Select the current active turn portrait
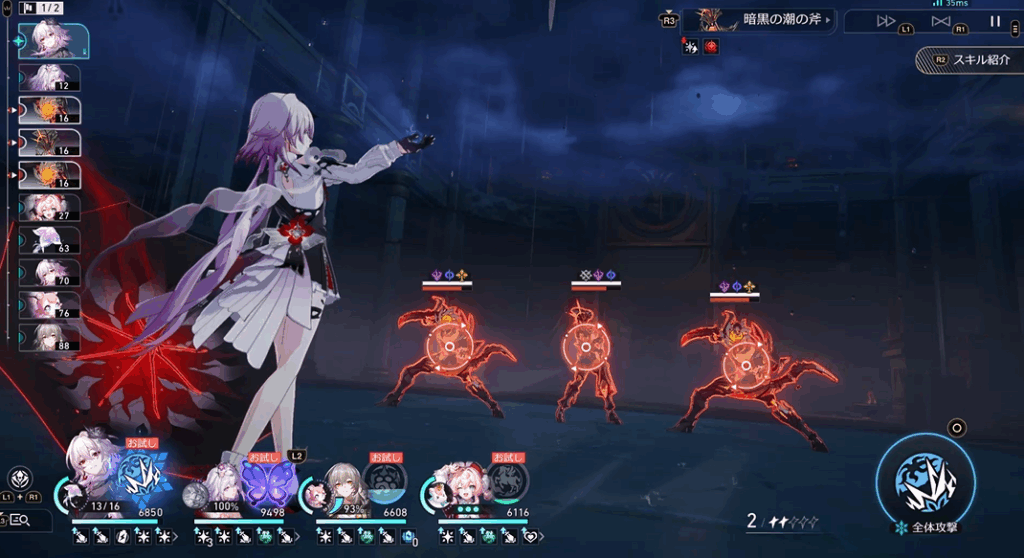 (x=54, y=40)
